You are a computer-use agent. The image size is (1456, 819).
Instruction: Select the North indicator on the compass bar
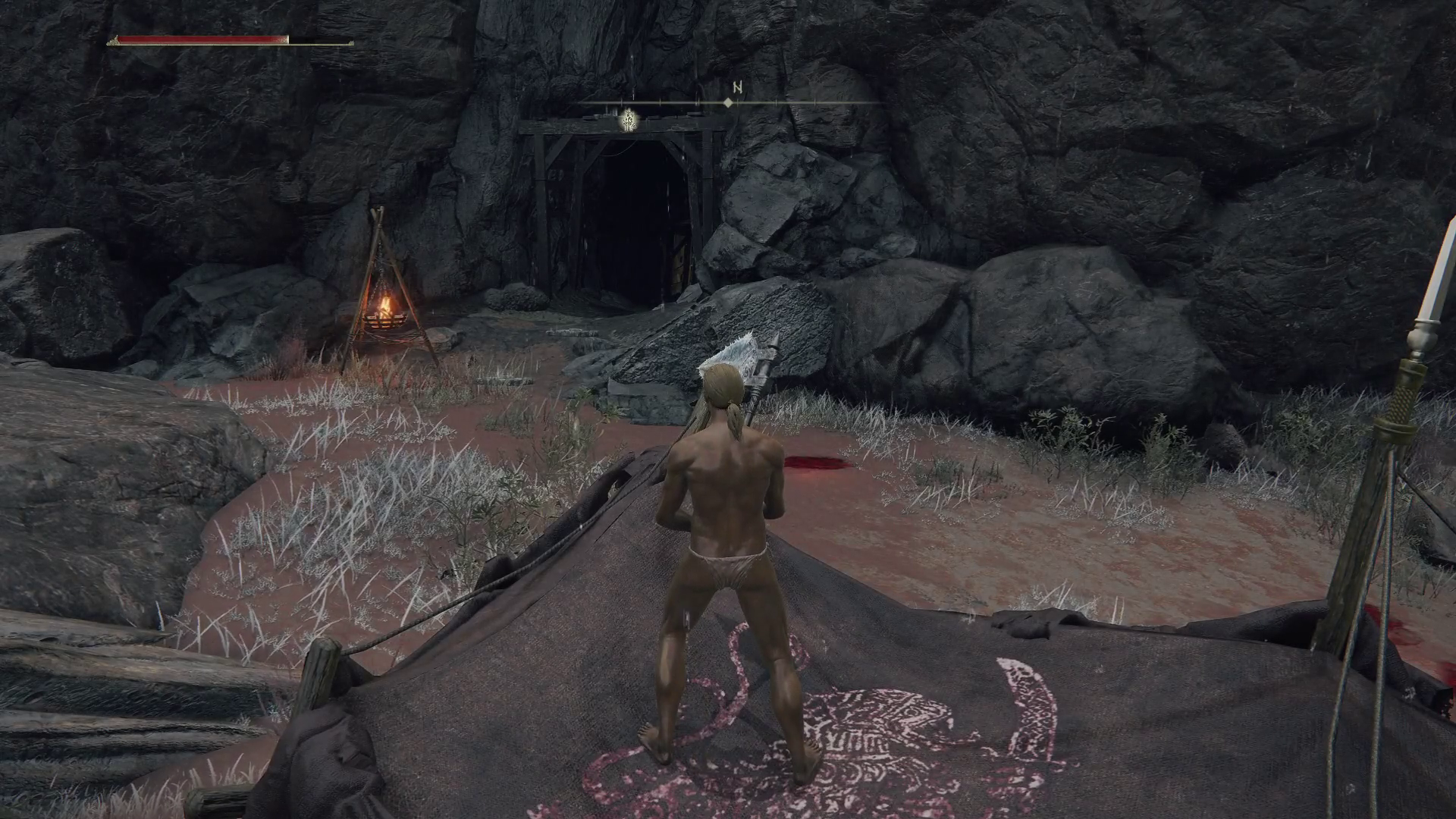click(x=736, y=88)
